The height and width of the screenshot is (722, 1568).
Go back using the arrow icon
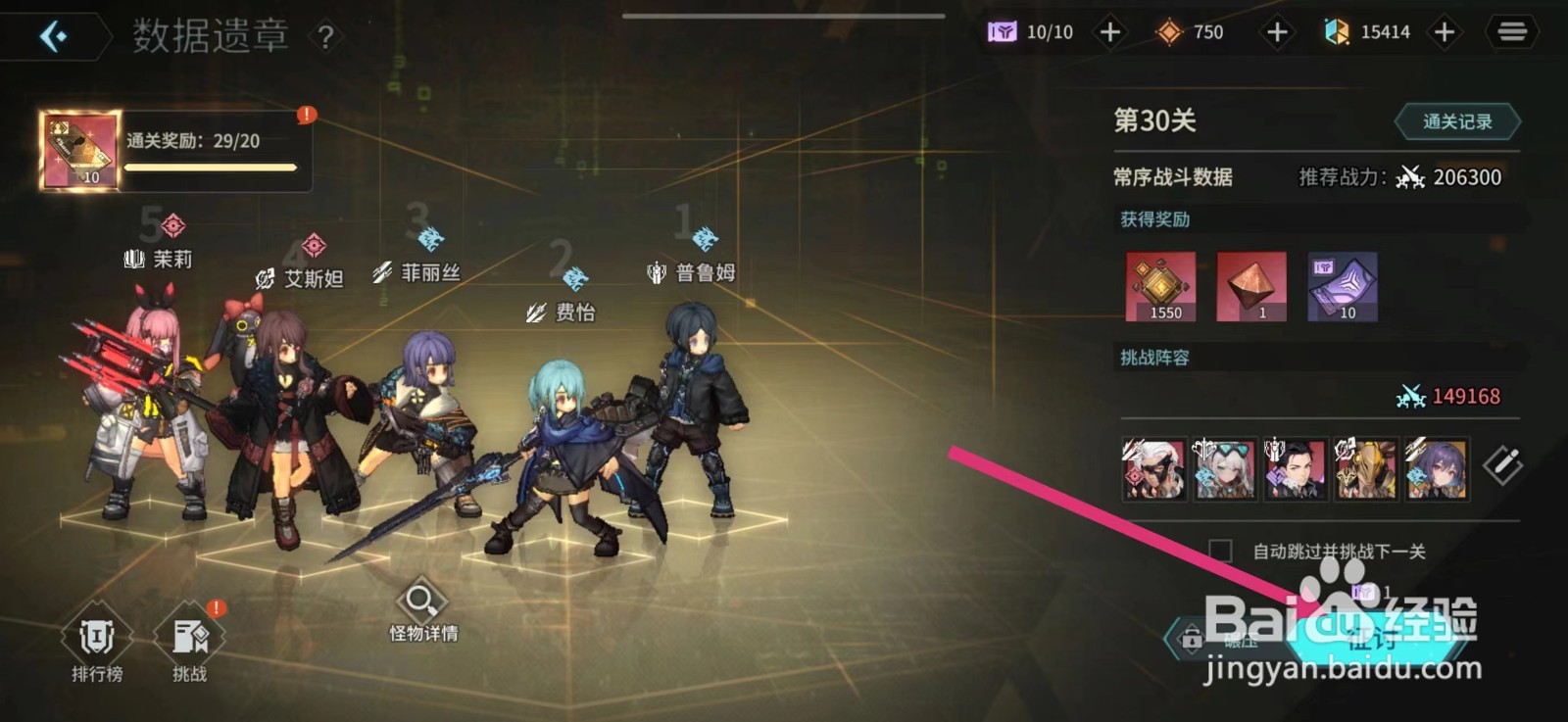click(x=56, y=34)
